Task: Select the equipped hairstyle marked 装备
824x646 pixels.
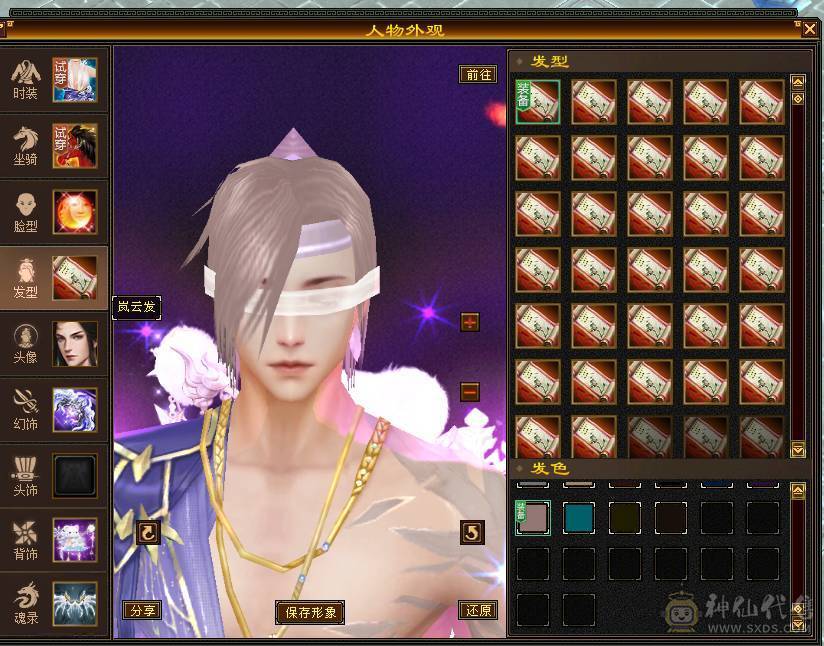Action: pyautogui.click(x=538, y=102)
